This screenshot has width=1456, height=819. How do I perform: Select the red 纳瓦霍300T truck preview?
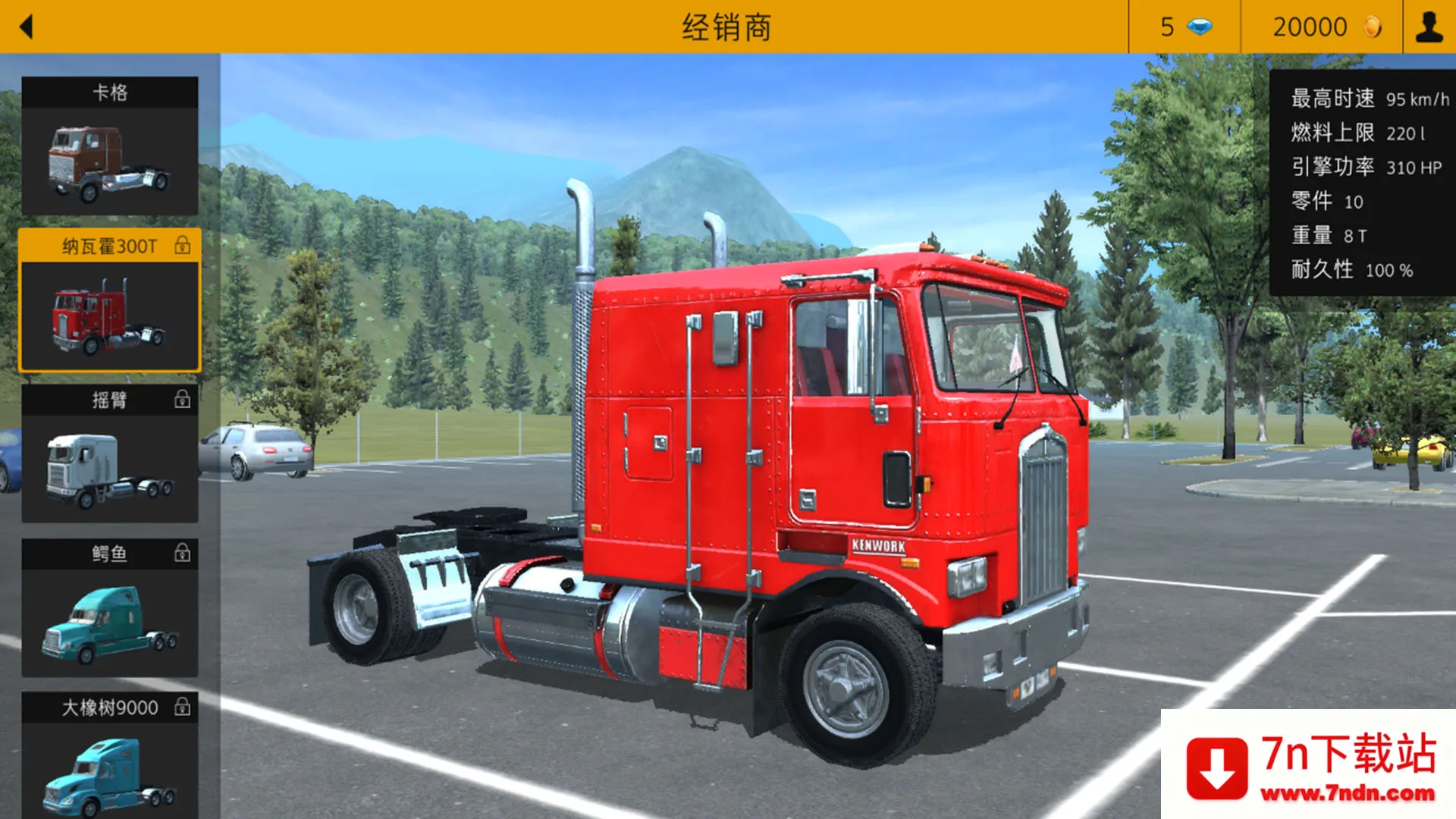pyautogui.click(x=110, y=315)
